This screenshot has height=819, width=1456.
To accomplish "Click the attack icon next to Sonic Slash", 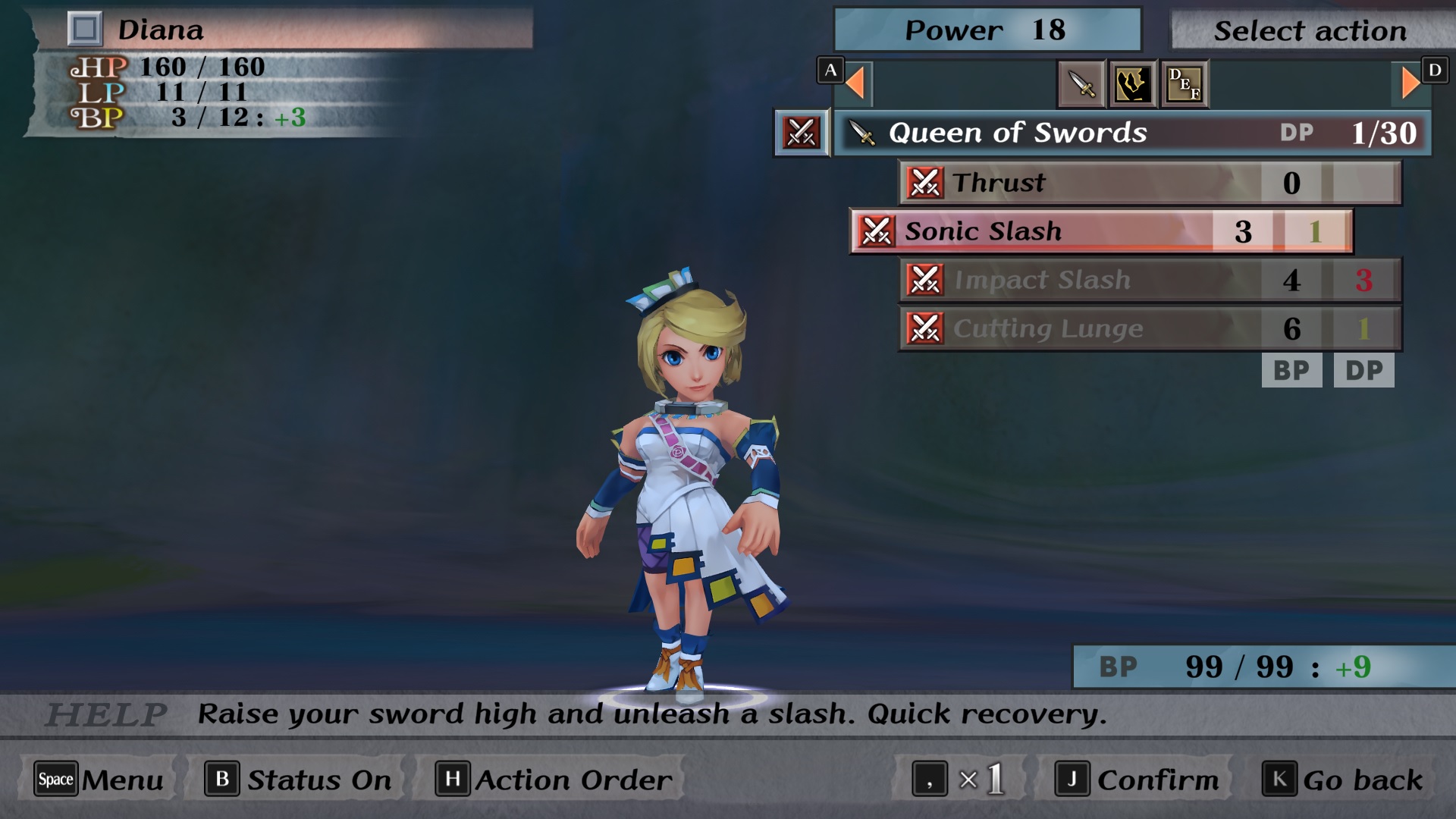I will (x=877, y=231).
